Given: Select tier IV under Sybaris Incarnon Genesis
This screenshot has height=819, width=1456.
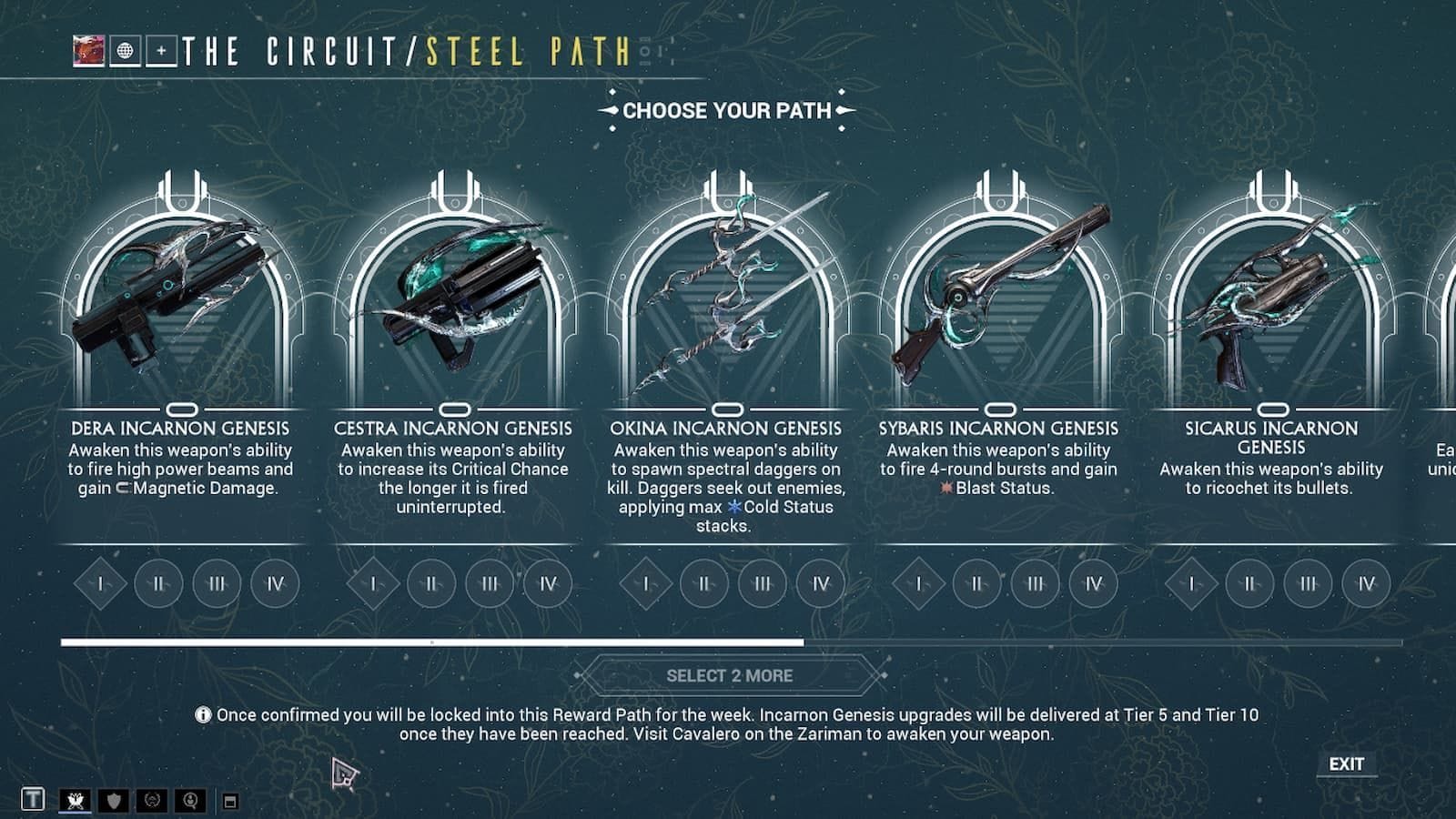Looking at the screenshot, I should pos(1095,583).
